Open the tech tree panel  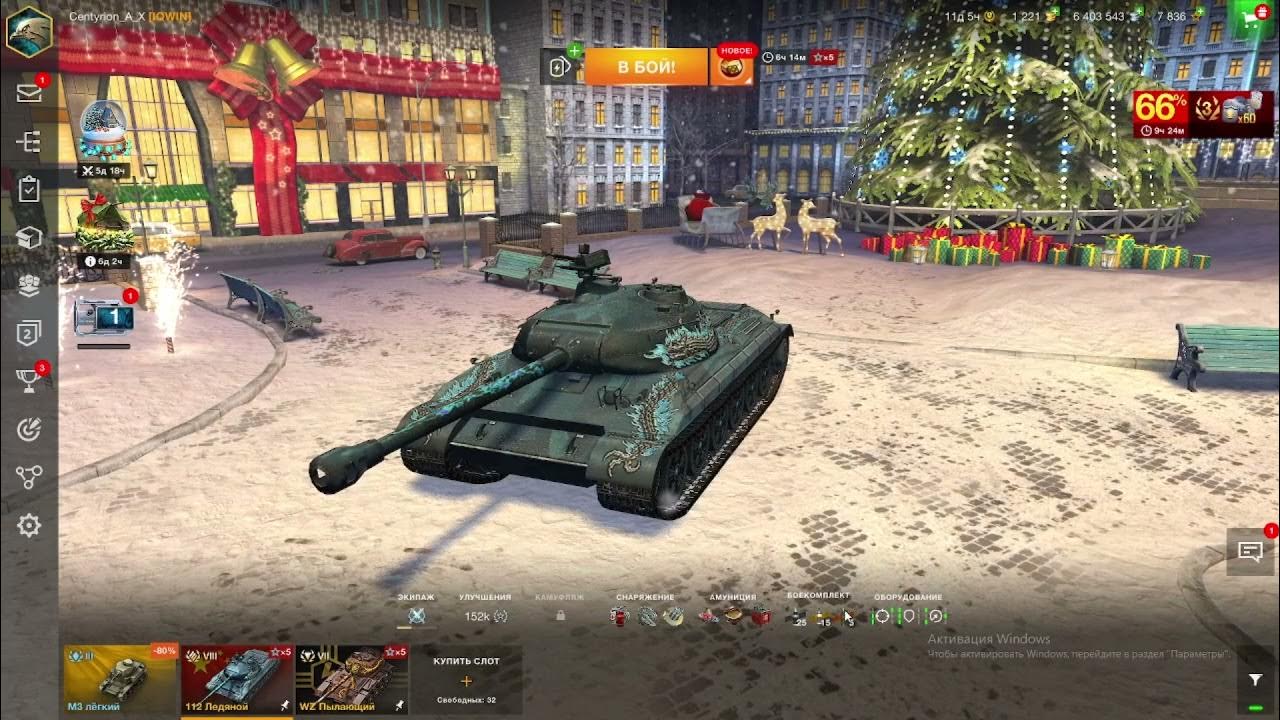pos(29,140)
